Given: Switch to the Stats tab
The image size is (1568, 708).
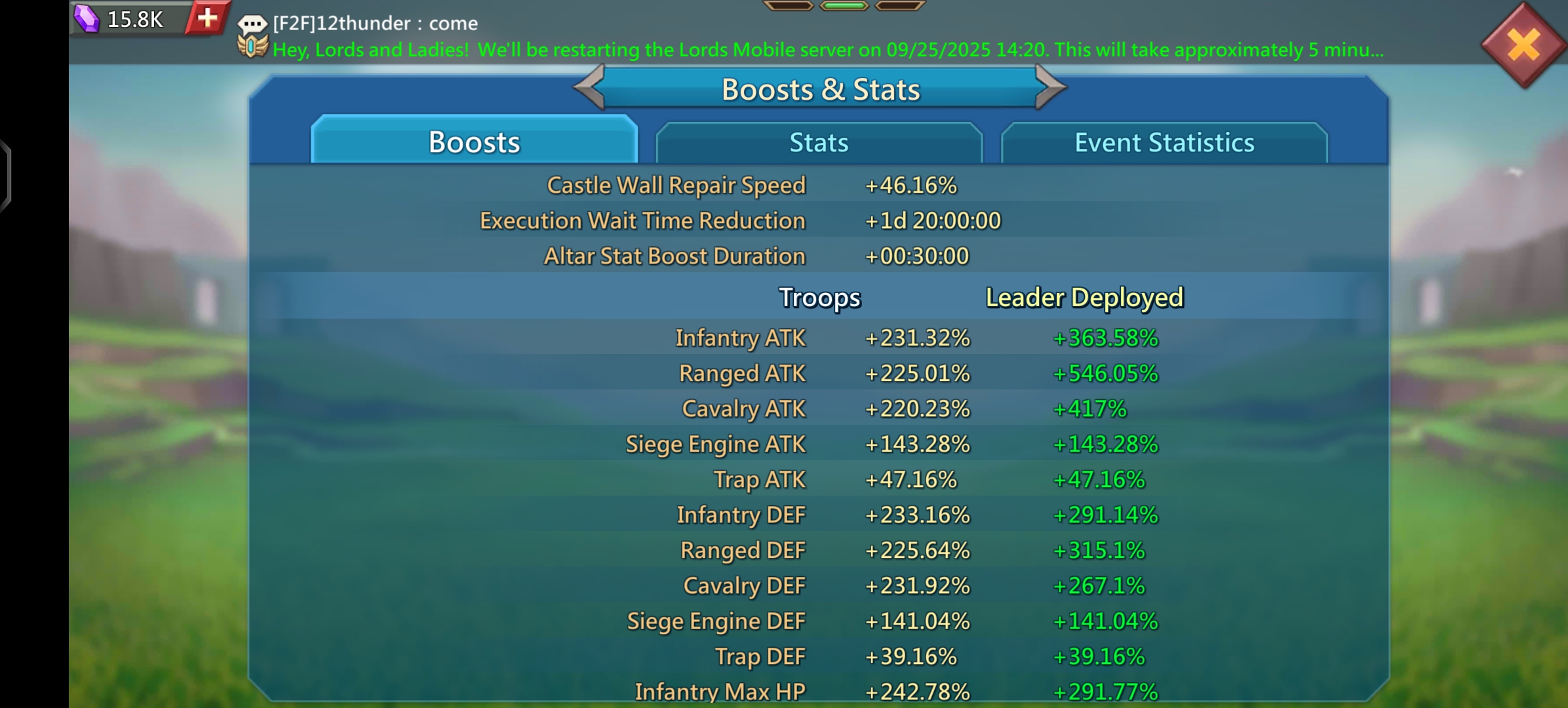Looking at the screenshot, I should pyautogui.click(x=819, y=142).
